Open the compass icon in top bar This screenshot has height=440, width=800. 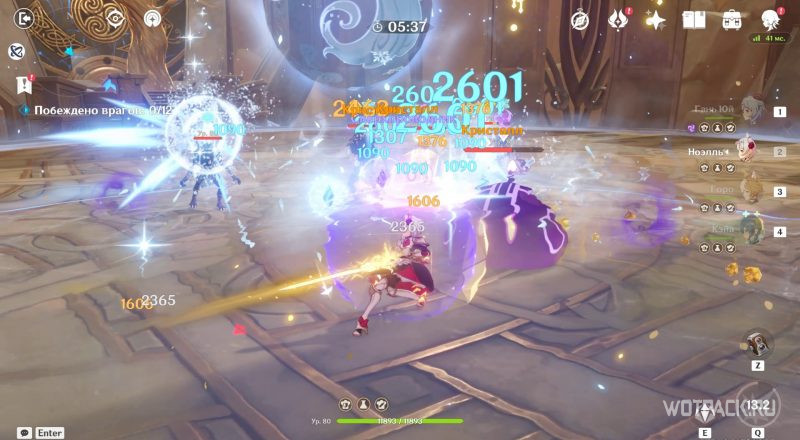[580, 20]
